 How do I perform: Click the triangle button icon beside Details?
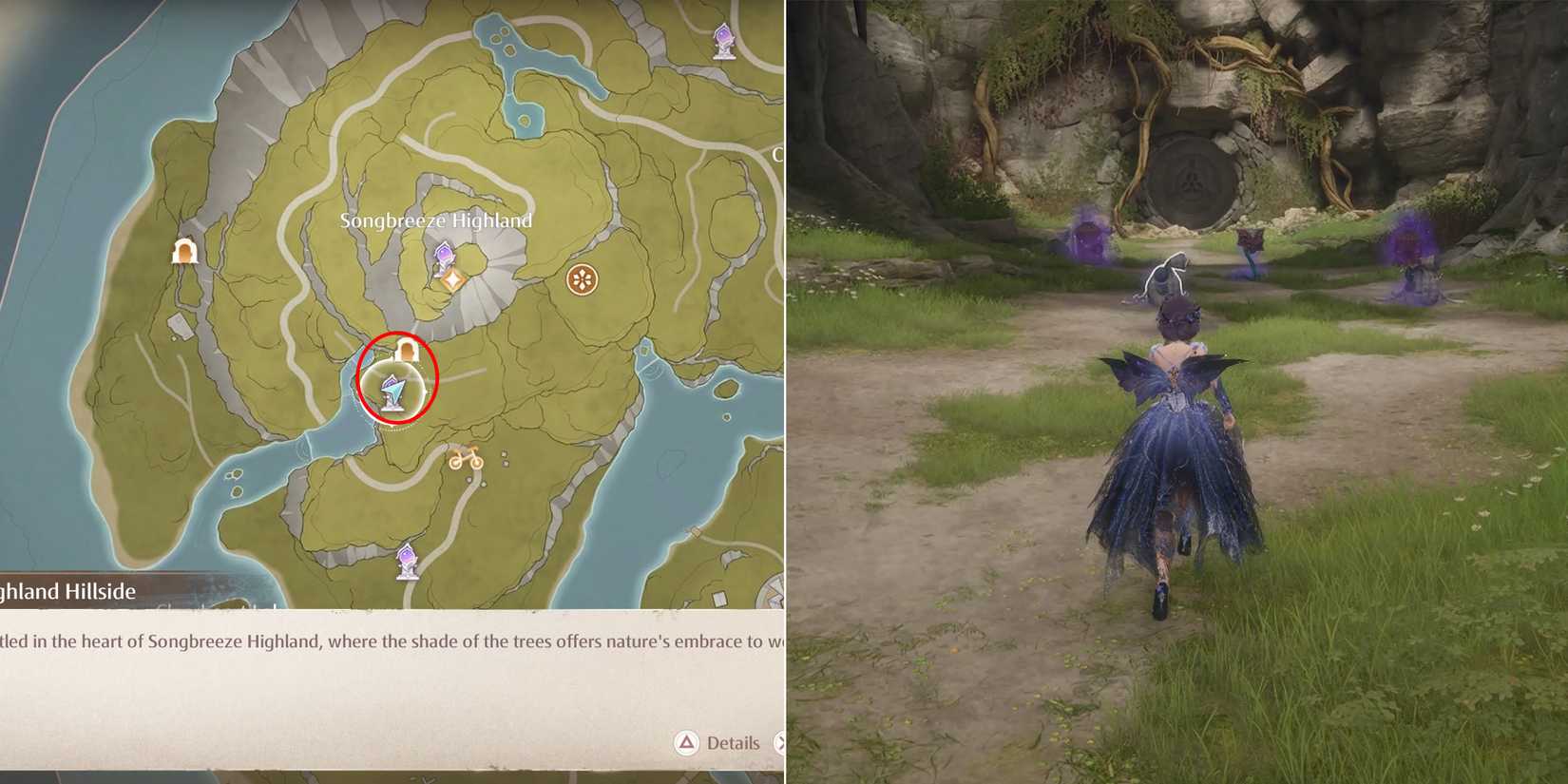685,744
